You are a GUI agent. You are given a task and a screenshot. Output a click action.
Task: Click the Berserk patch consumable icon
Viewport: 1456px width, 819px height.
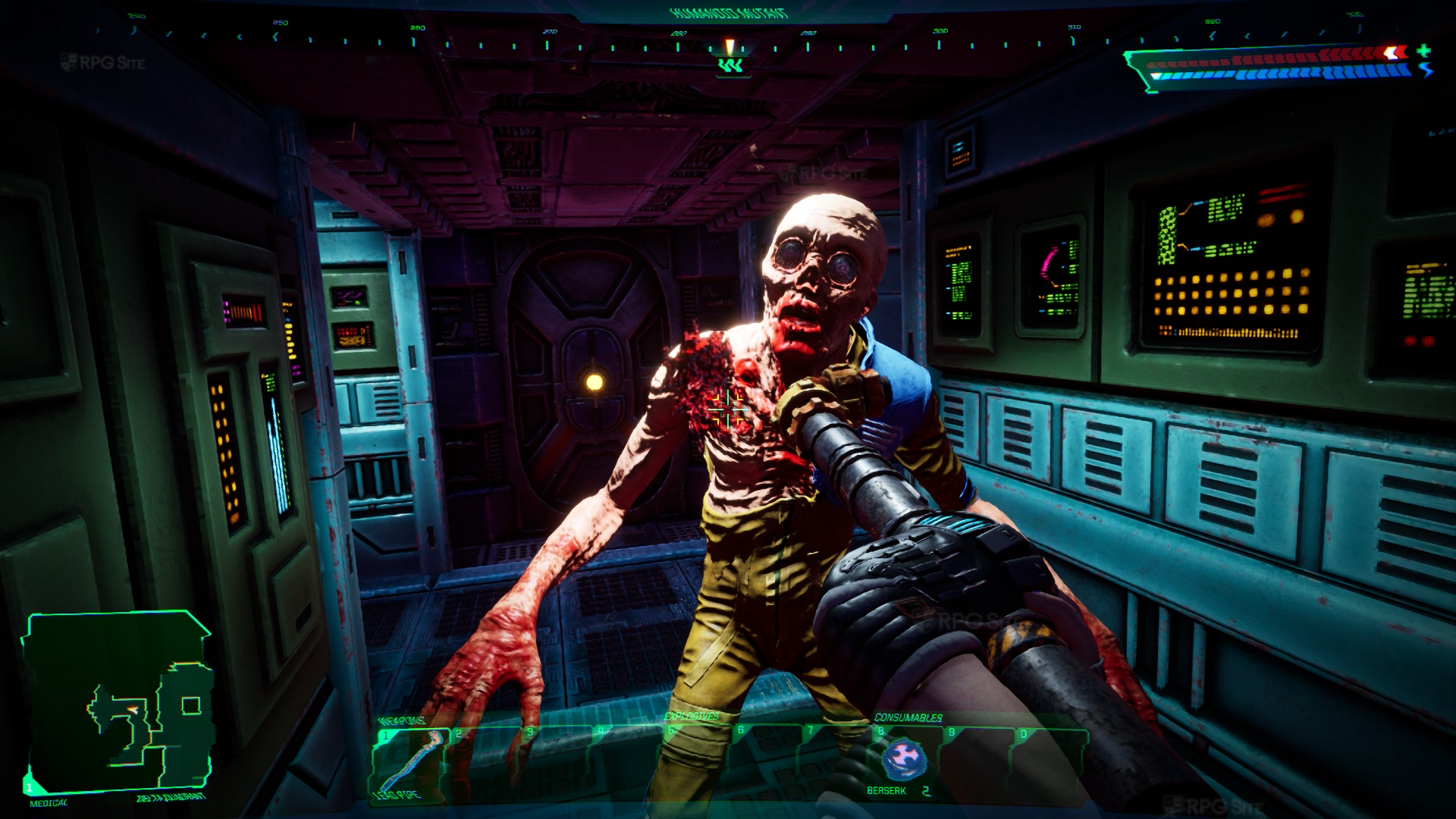tap(902, 758)
